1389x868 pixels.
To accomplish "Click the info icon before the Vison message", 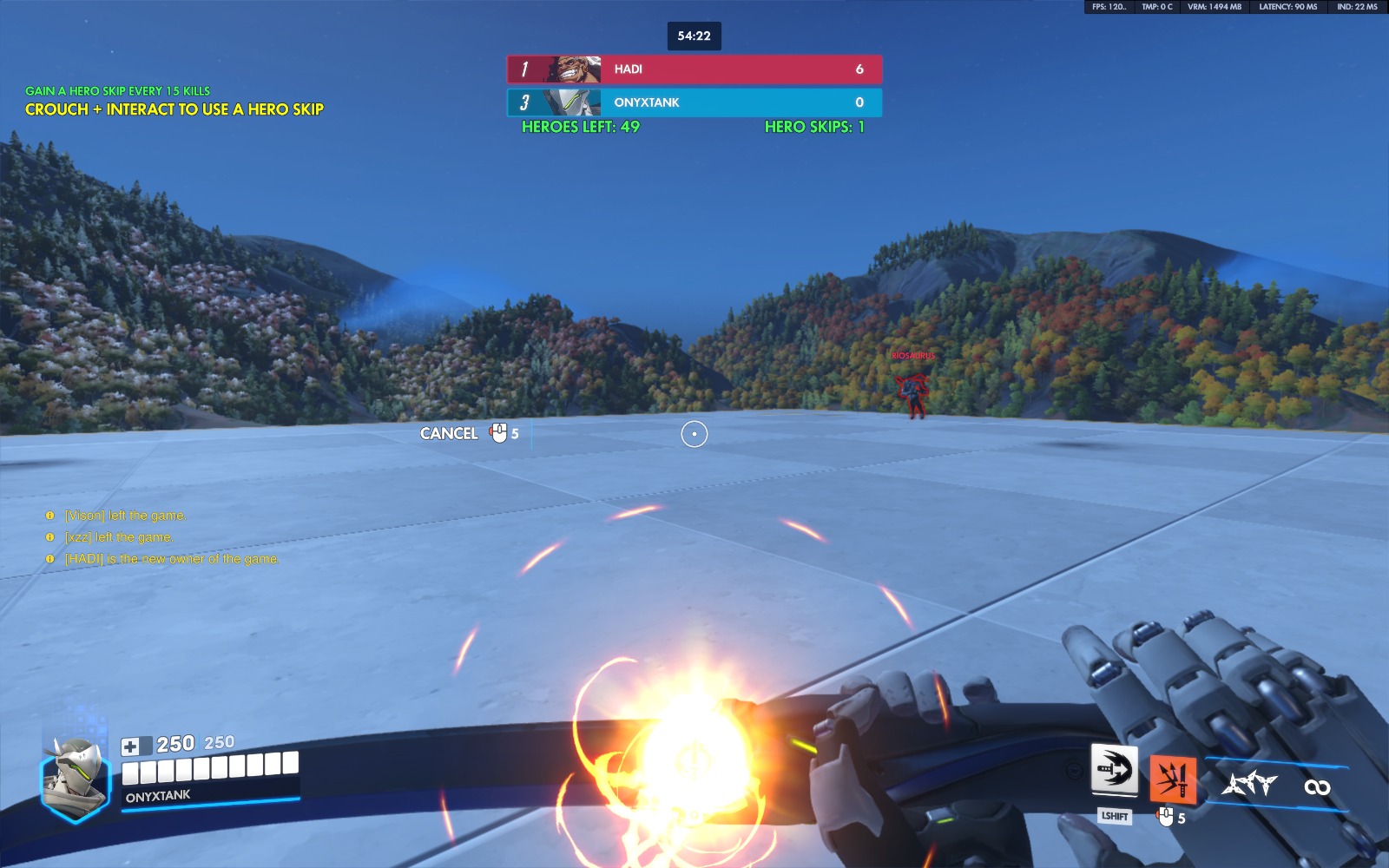I will click(50, 514).
